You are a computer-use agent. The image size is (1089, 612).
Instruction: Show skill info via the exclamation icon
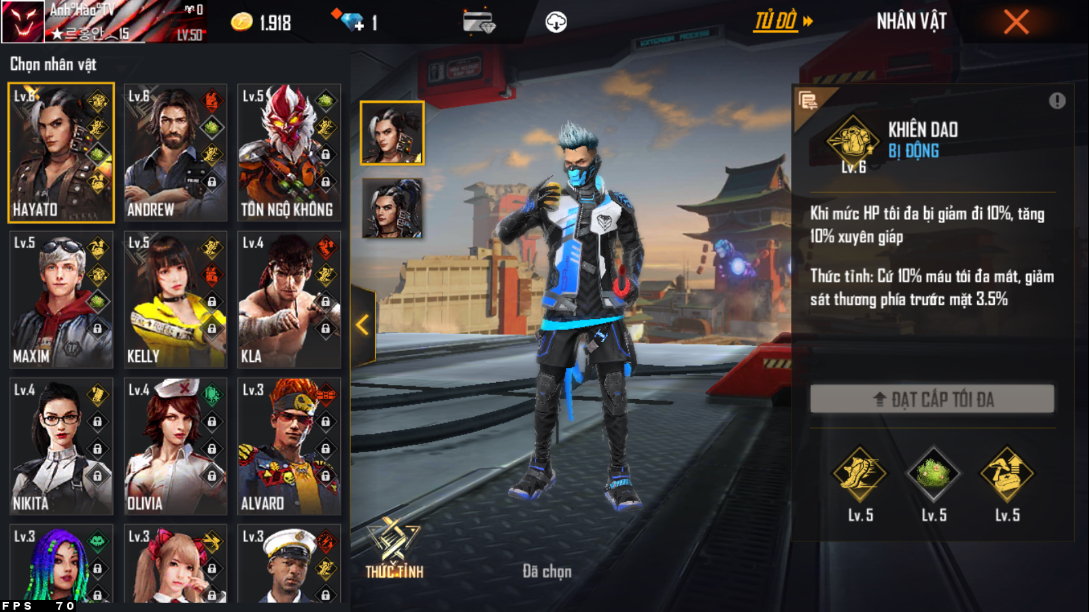pos(1057,101)
